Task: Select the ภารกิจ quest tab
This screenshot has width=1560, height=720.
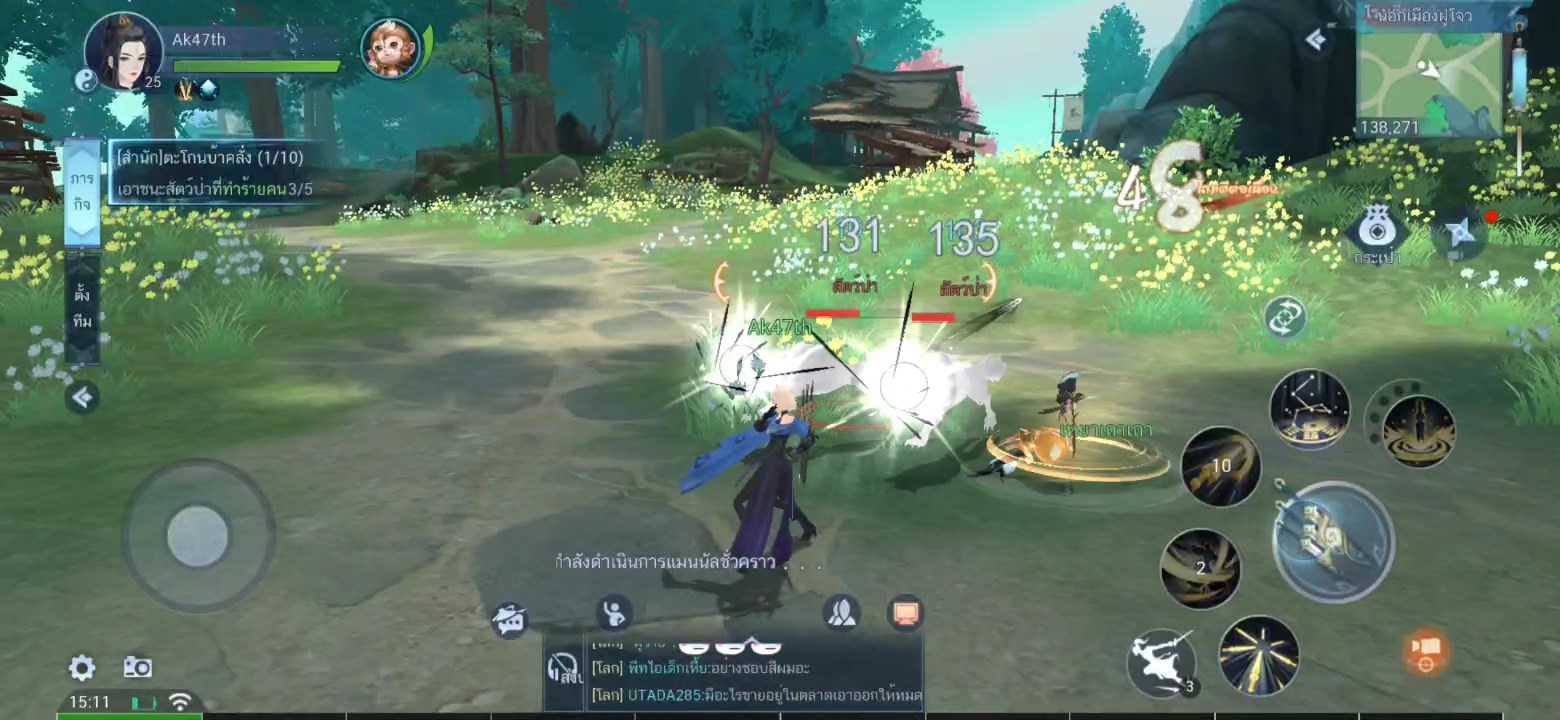Action: pos(82,191)
